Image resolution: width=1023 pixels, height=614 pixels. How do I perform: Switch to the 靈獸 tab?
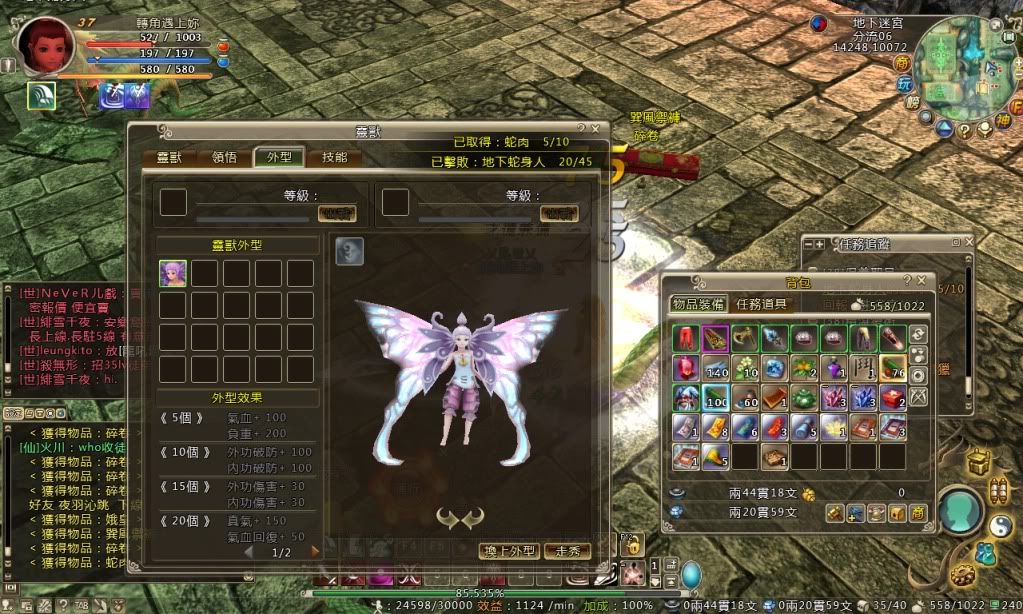162,157
